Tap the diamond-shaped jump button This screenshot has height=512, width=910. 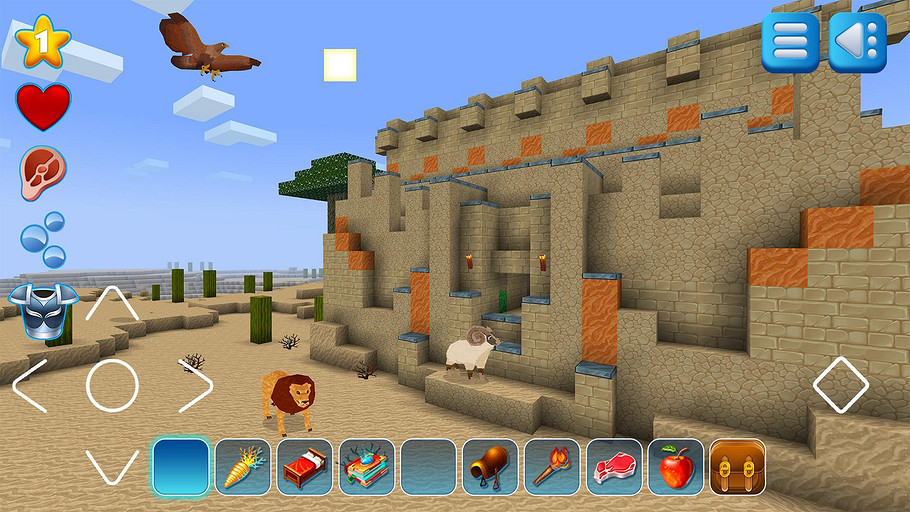pos(840,385)
